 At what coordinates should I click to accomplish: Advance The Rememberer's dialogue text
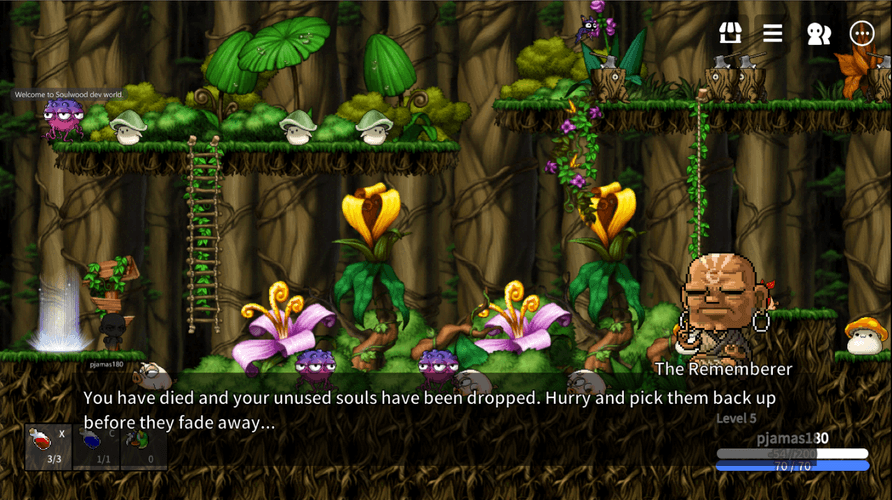click(430, 410)
